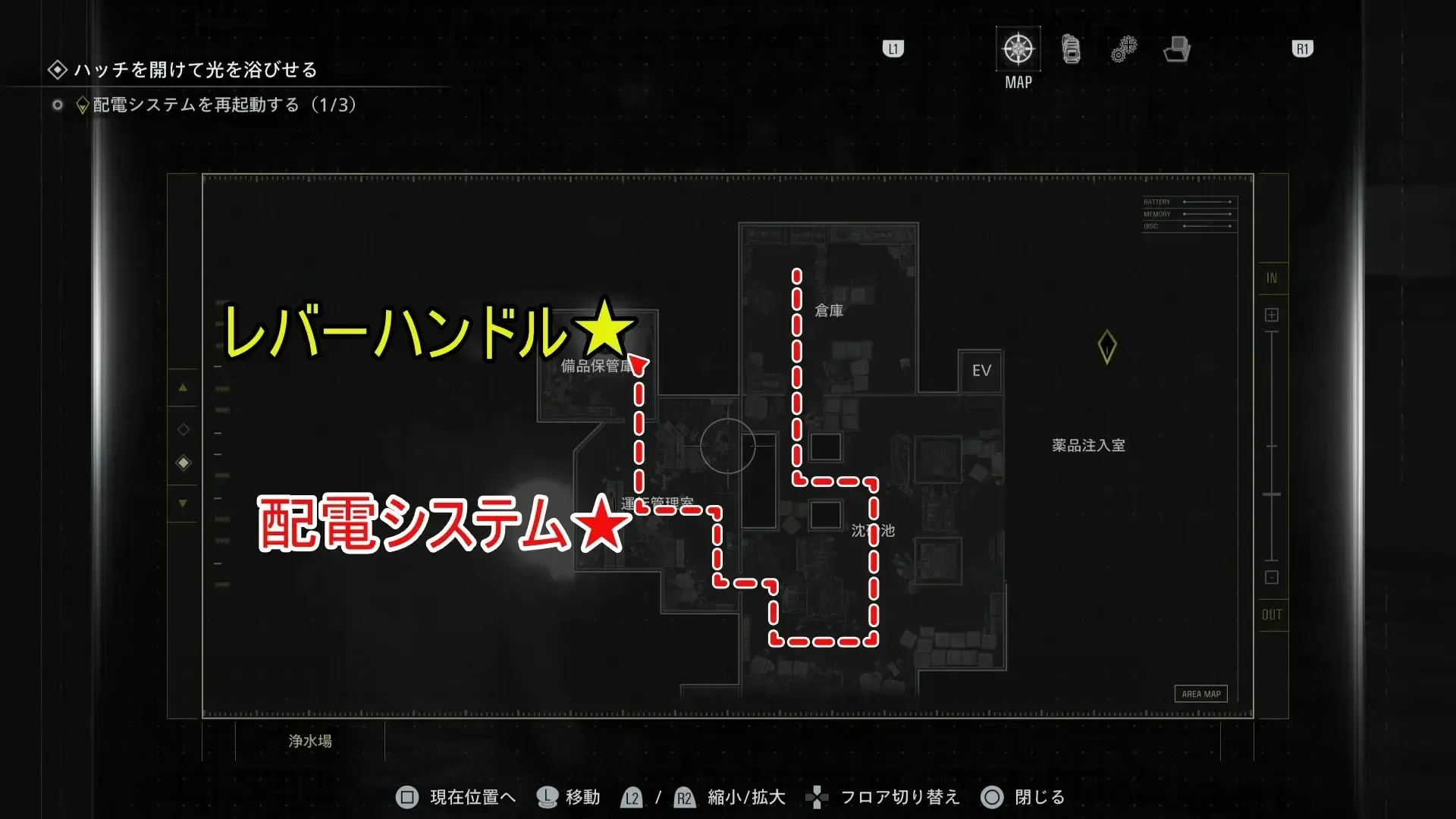This screenshot has width=1456, height=819.
Task: Open the file records icon
Action: tap(1176, 49)
